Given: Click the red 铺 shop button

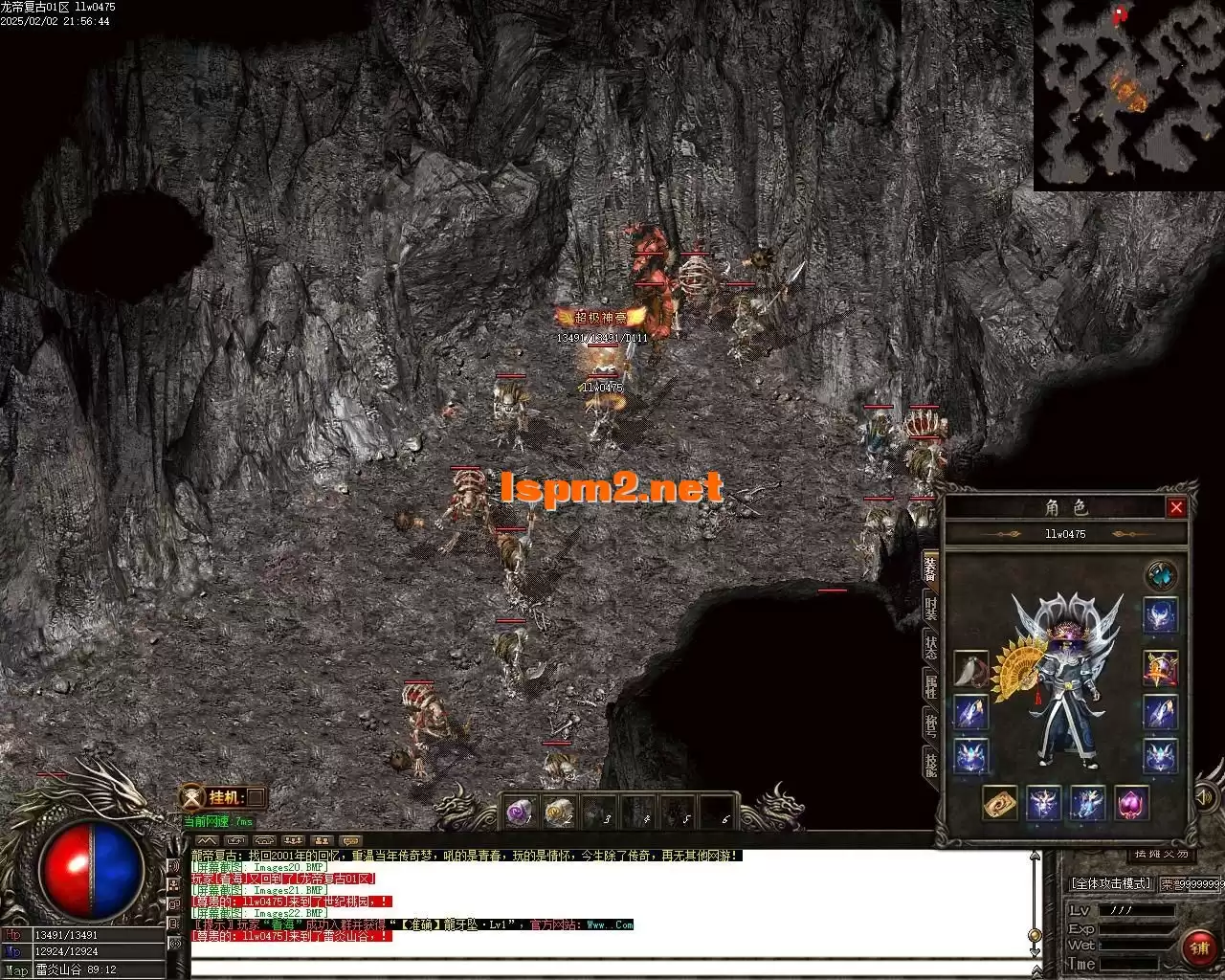Looking at the screenshot, I should click(1199, 947).
